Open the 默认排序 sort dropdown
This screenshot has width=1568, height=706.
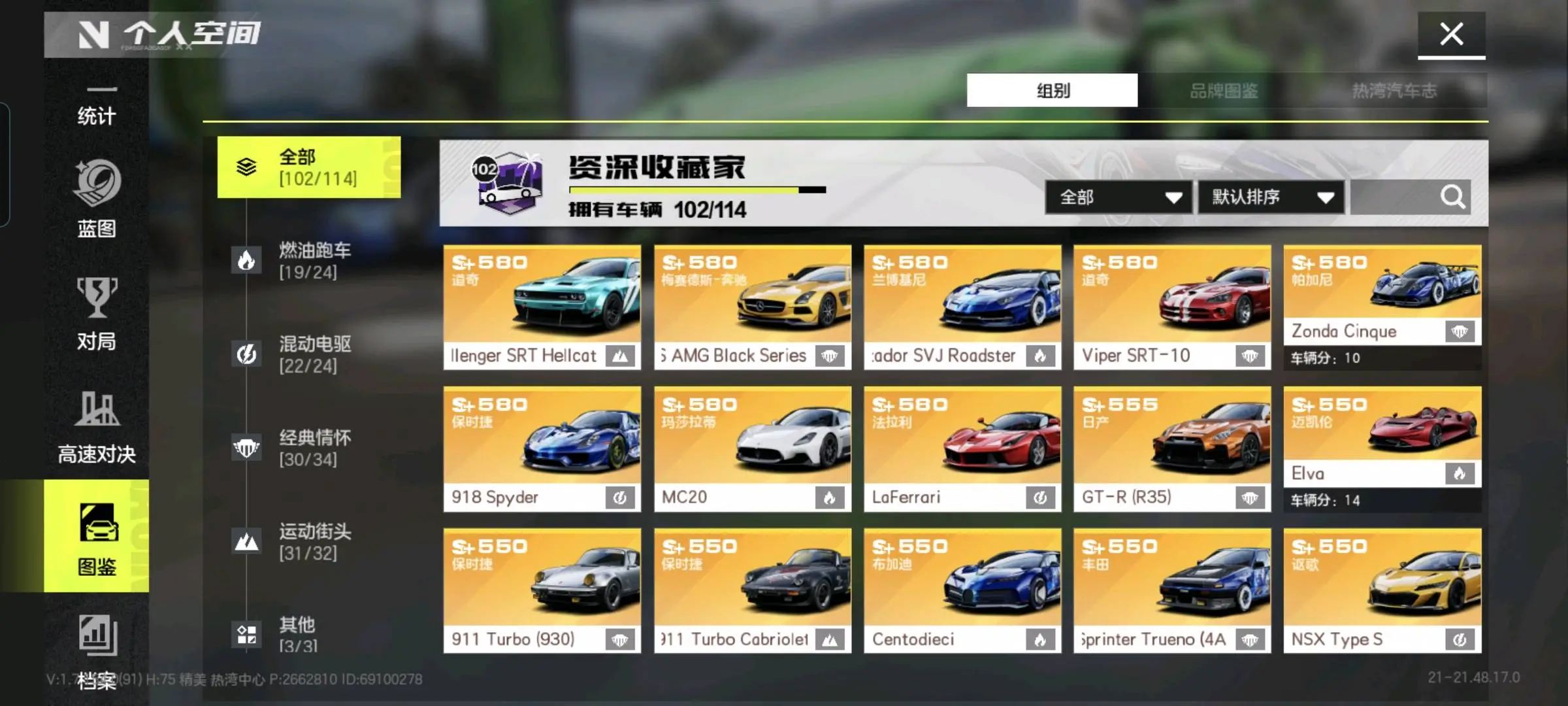point(1271,197)
